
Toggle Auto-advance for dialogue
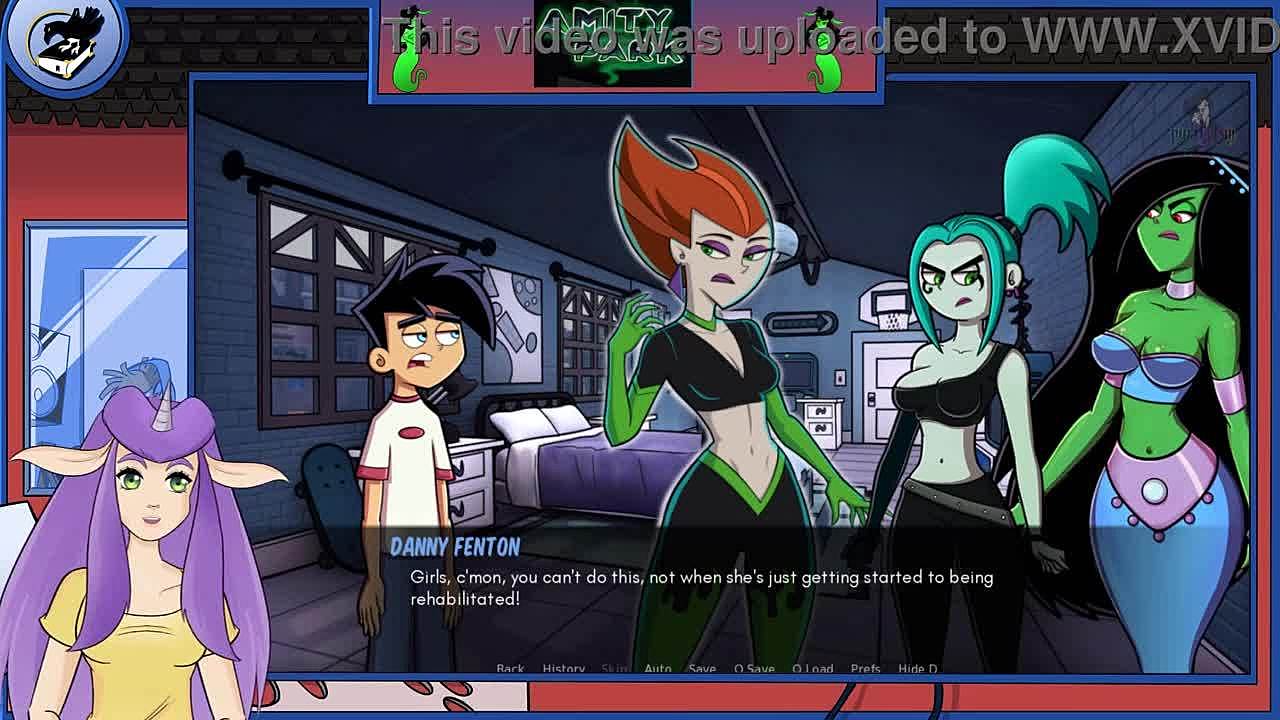(658, 668)
